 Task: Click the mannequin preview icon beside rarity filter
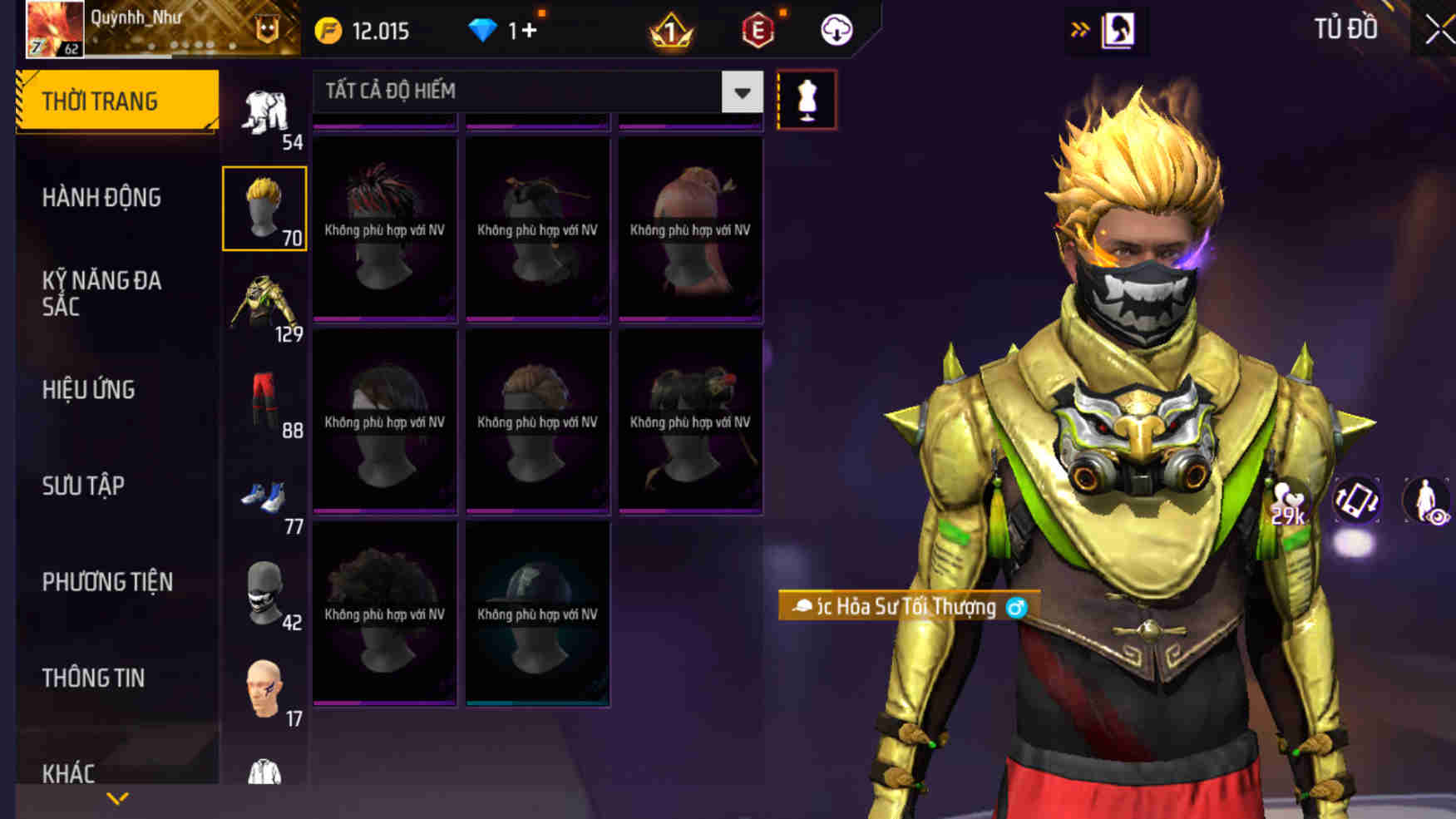(804, 100)
